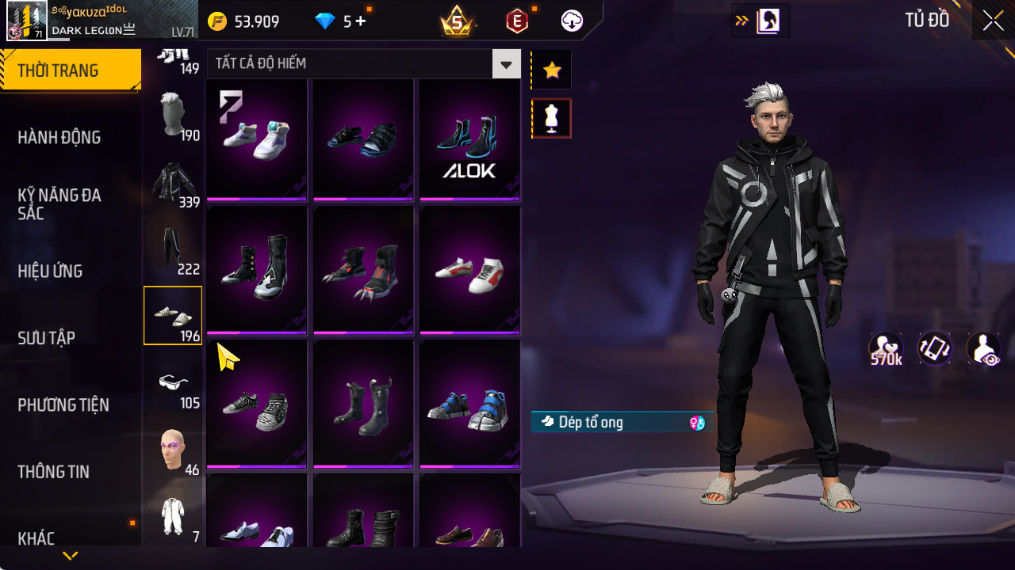Click the mannequin outfit filter button
The width and height of the screenshot is (1015, 570).
pyautogui.click(x=551, y=118)
